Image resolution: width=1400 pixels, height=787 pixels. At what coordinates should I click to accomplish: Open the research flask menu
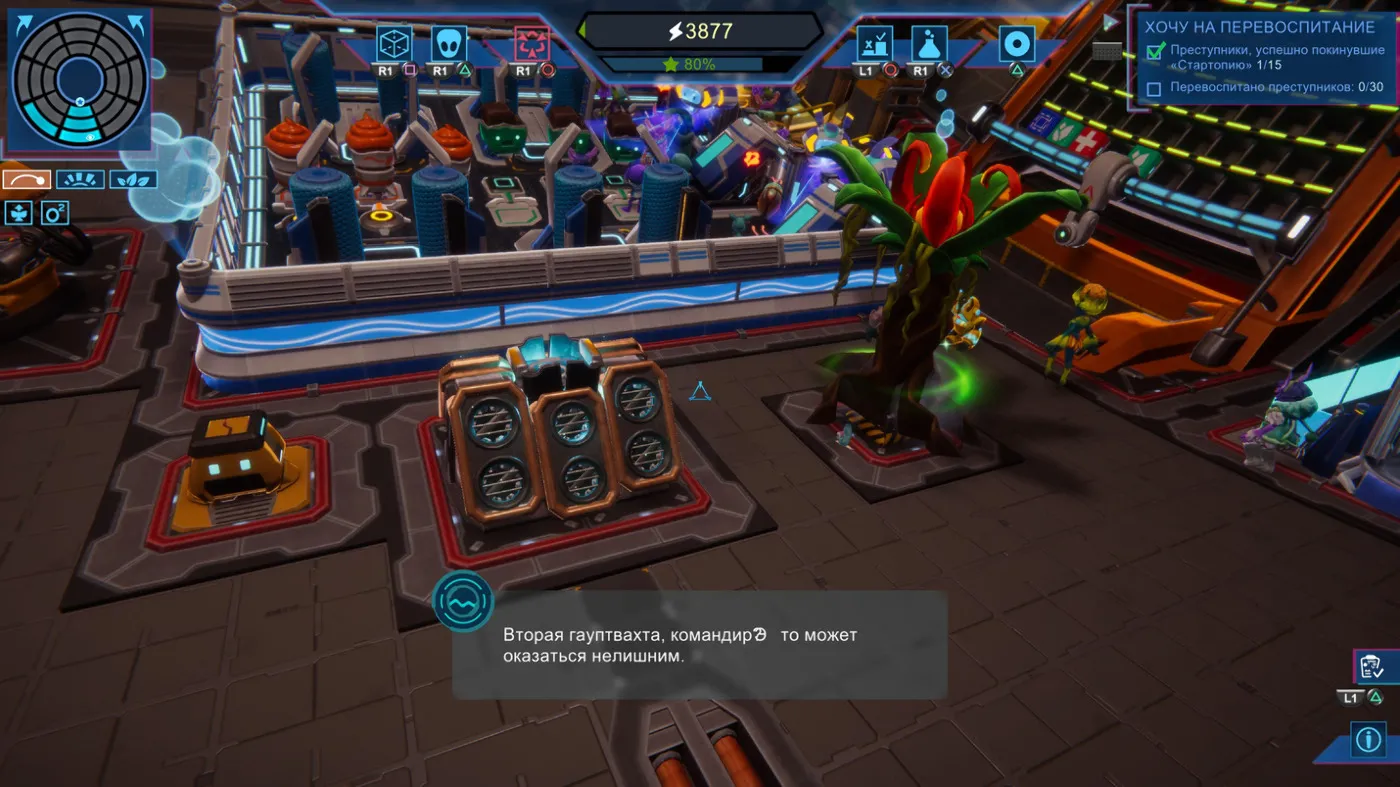pos(929,44)
